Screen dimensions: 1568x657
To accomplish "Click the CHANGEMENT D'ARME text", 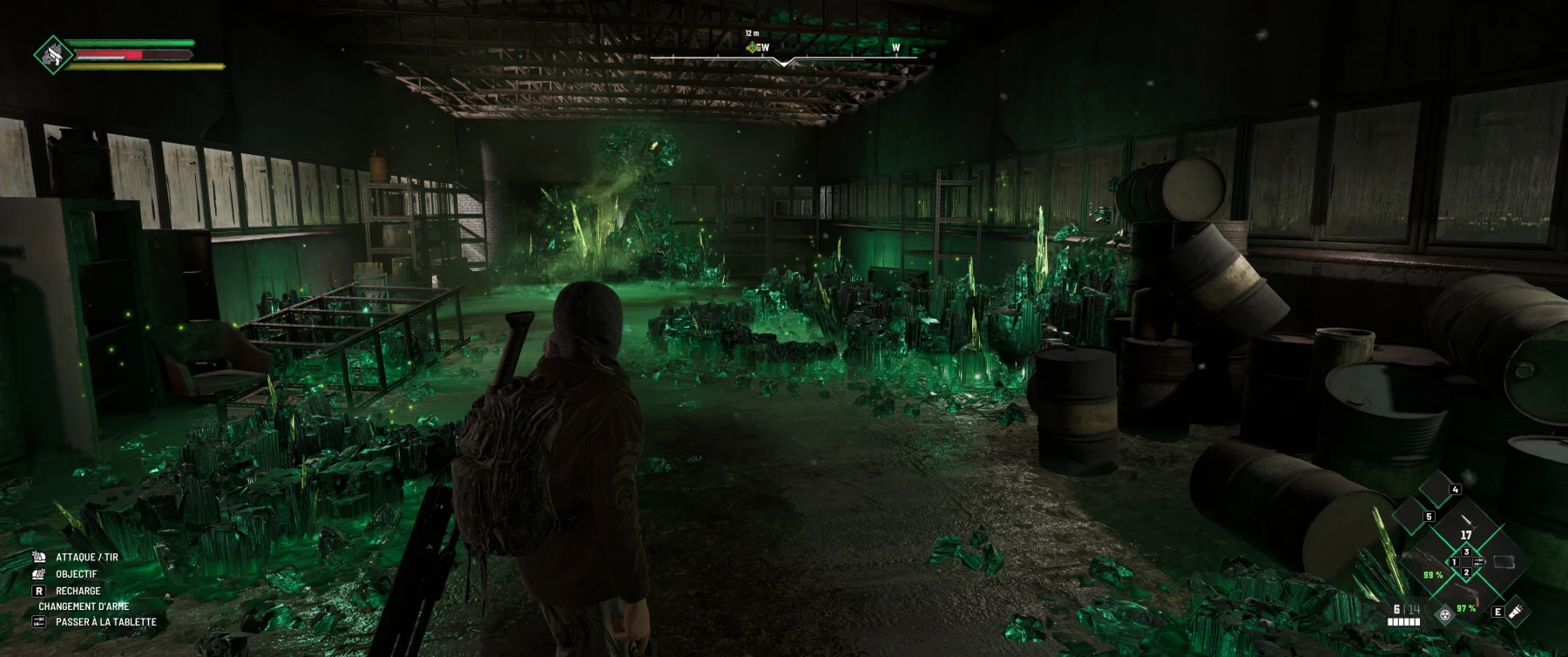I will [84, 606].
